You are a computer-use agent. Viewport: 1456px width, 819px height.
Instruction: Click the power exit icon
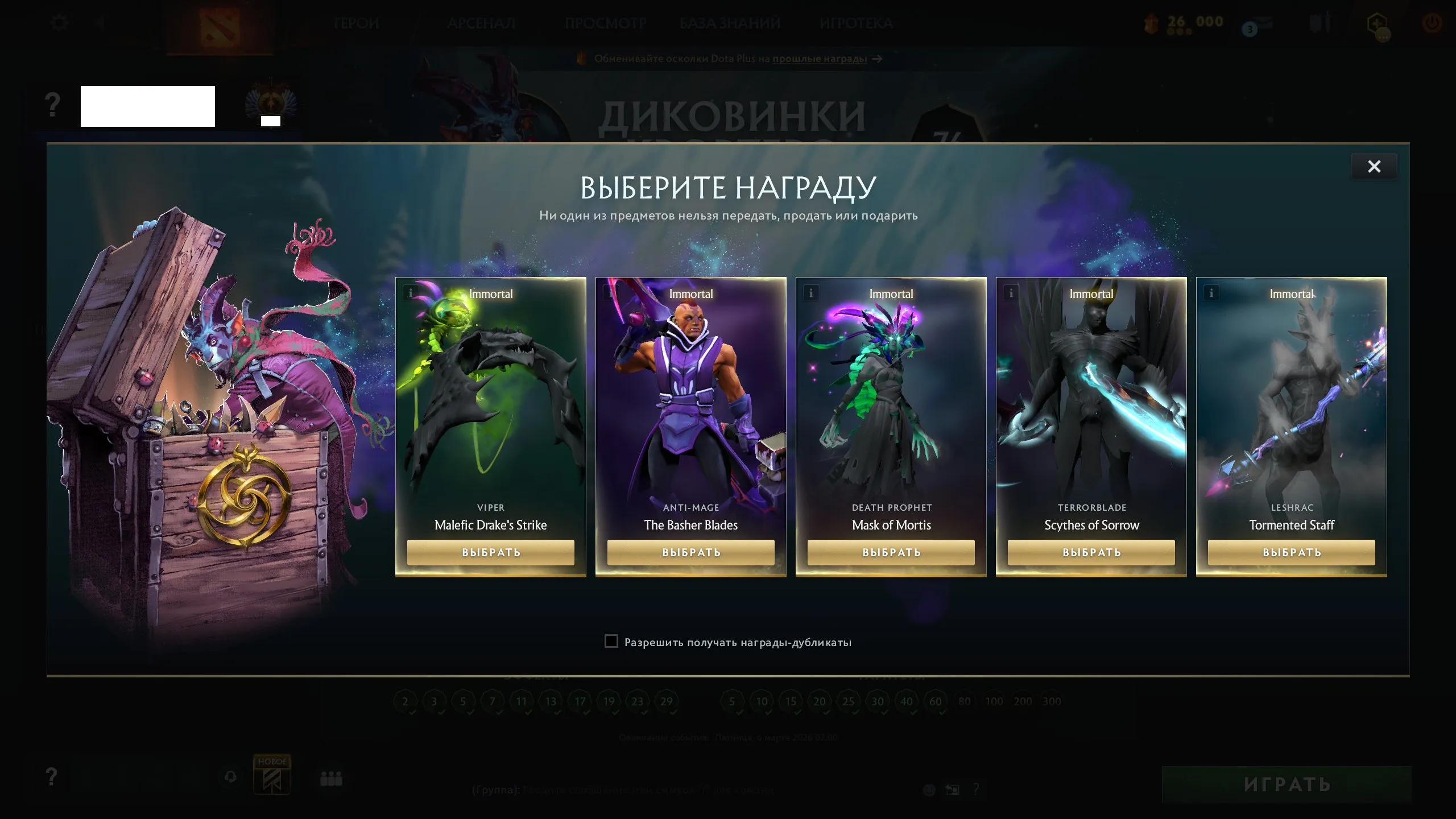[x=1432, y=23]
